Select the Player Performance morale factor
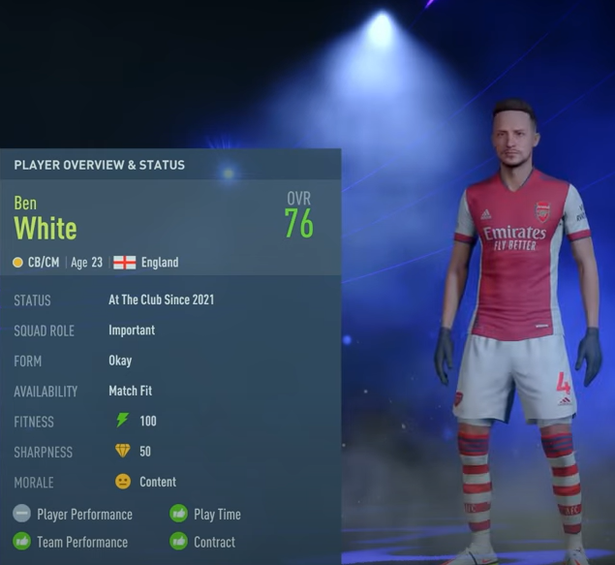The width and height of the screenshot is (615, 565). click(x=84, y=514)
